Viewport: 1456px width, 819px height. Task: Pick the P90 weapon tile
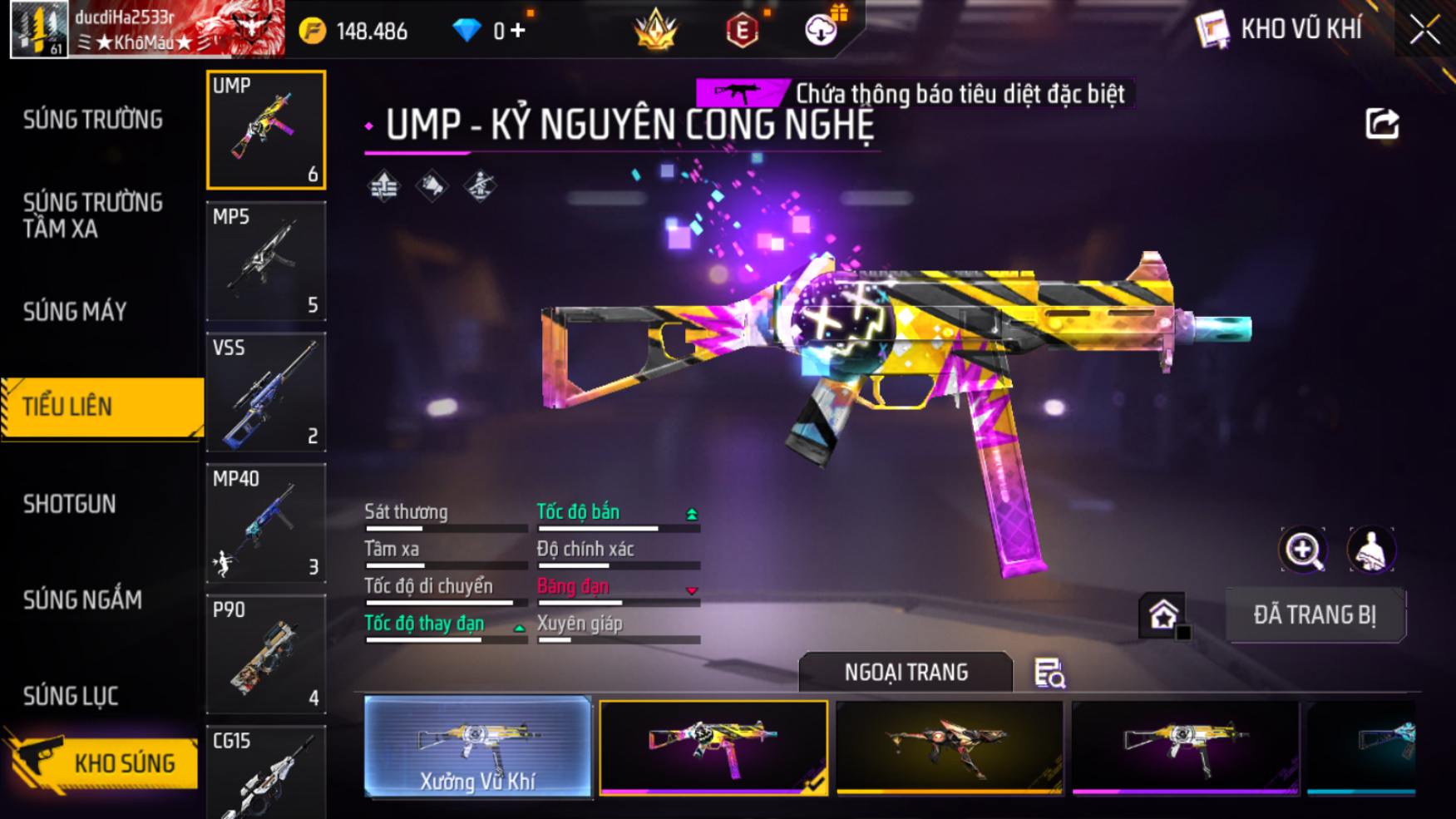click(x=266, y=654)
